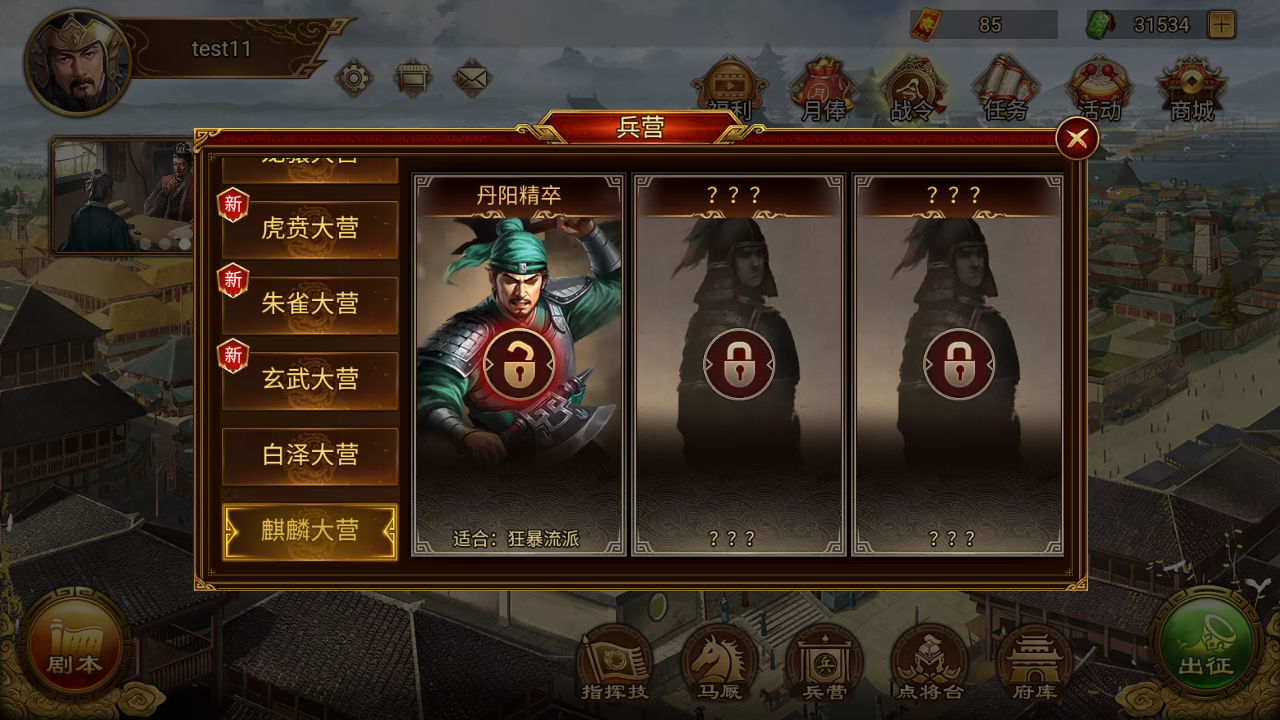Open the 点将台 icon
The width and height of the screenshot is (1280, 720).
[x=928, y=660]
